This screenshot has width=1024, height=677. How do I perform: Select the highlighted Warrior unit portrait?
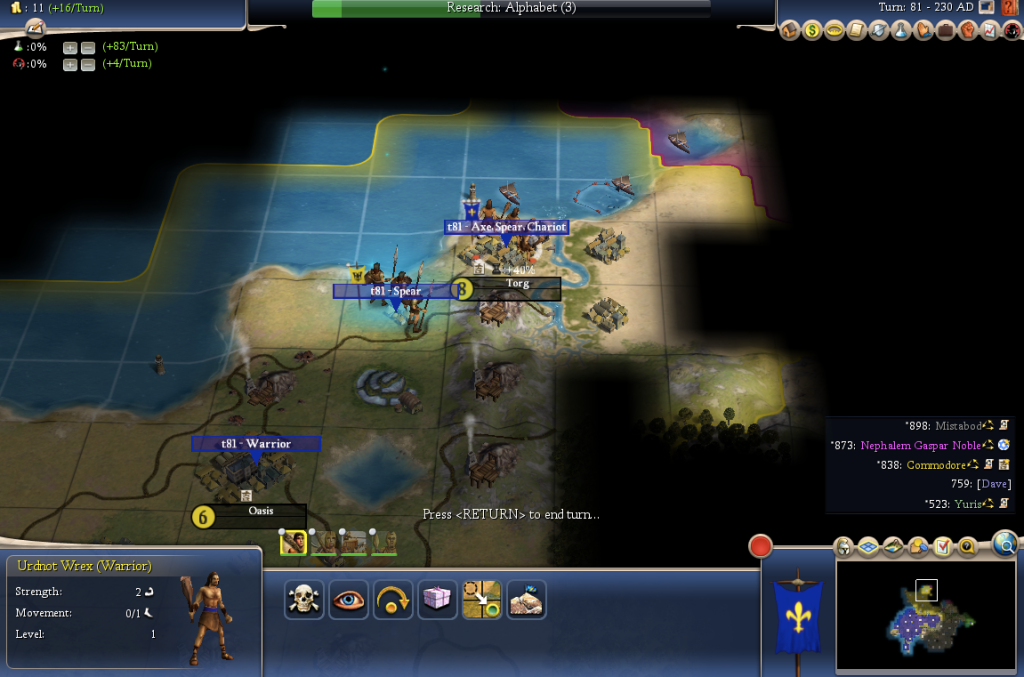(294, 543)
